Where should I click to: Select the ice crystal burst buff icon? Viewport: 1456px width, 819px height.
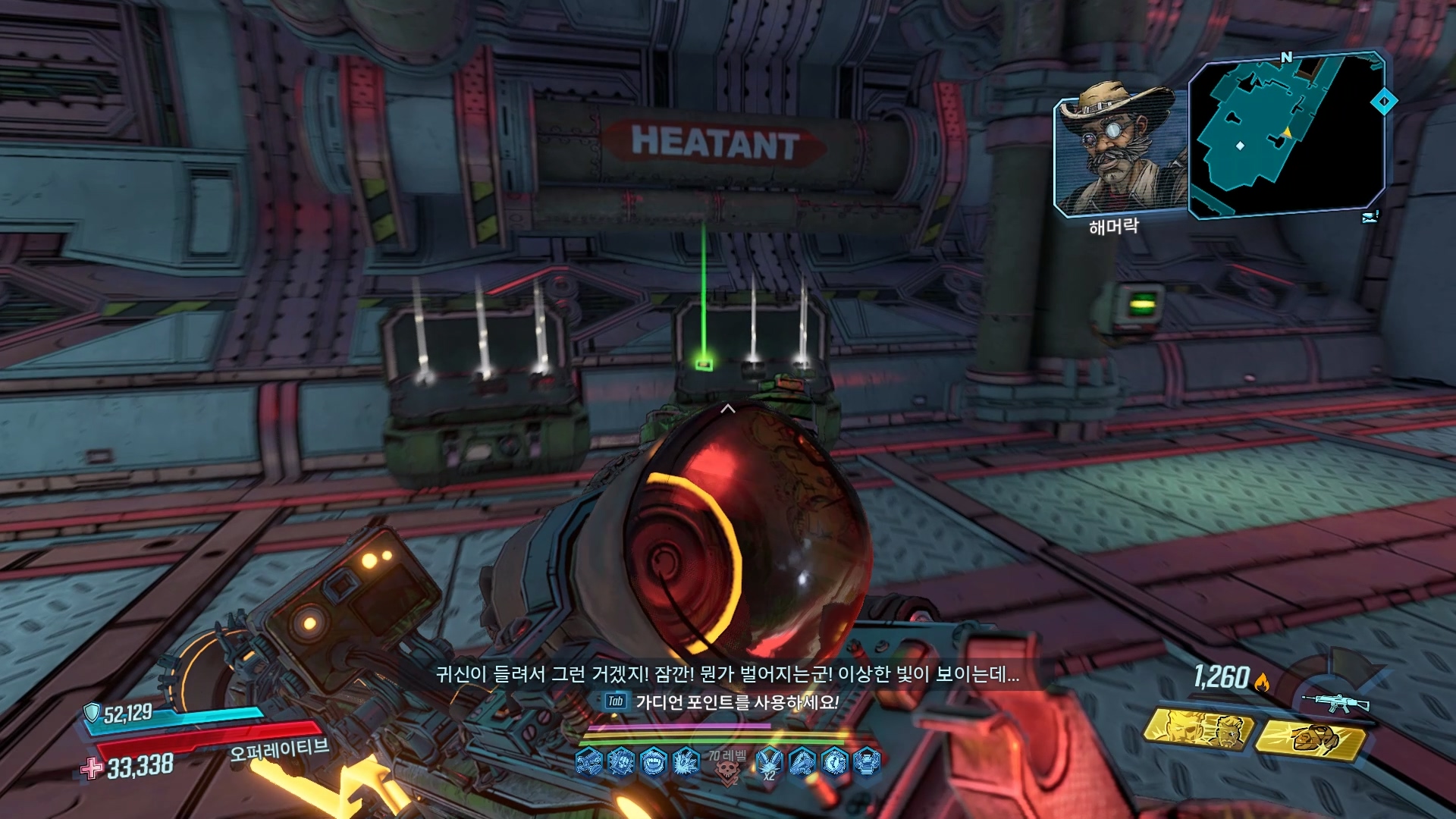[x=686, y=762]
